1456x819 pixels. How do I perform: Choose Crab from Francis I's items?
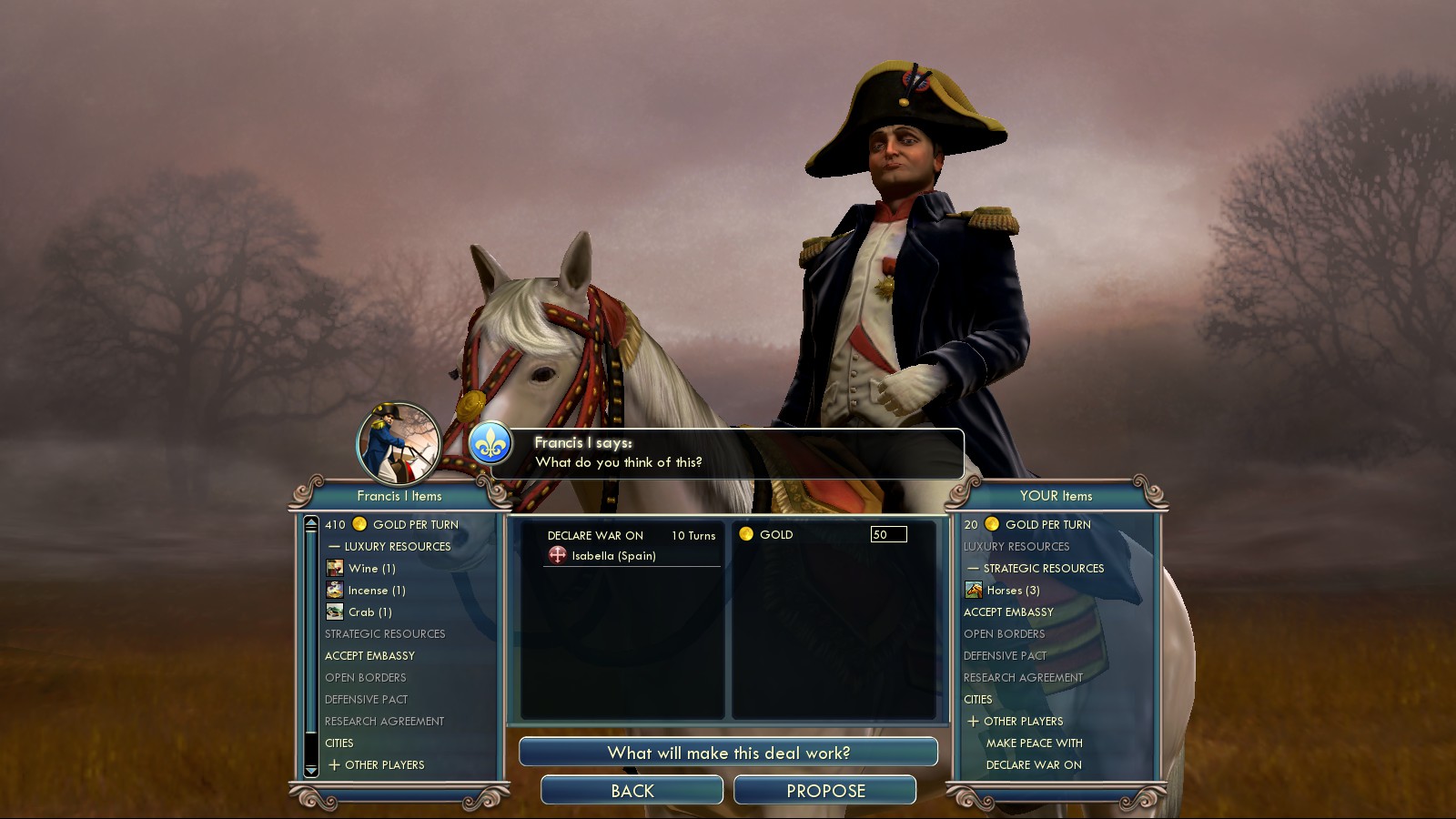[x=369, y=612]
